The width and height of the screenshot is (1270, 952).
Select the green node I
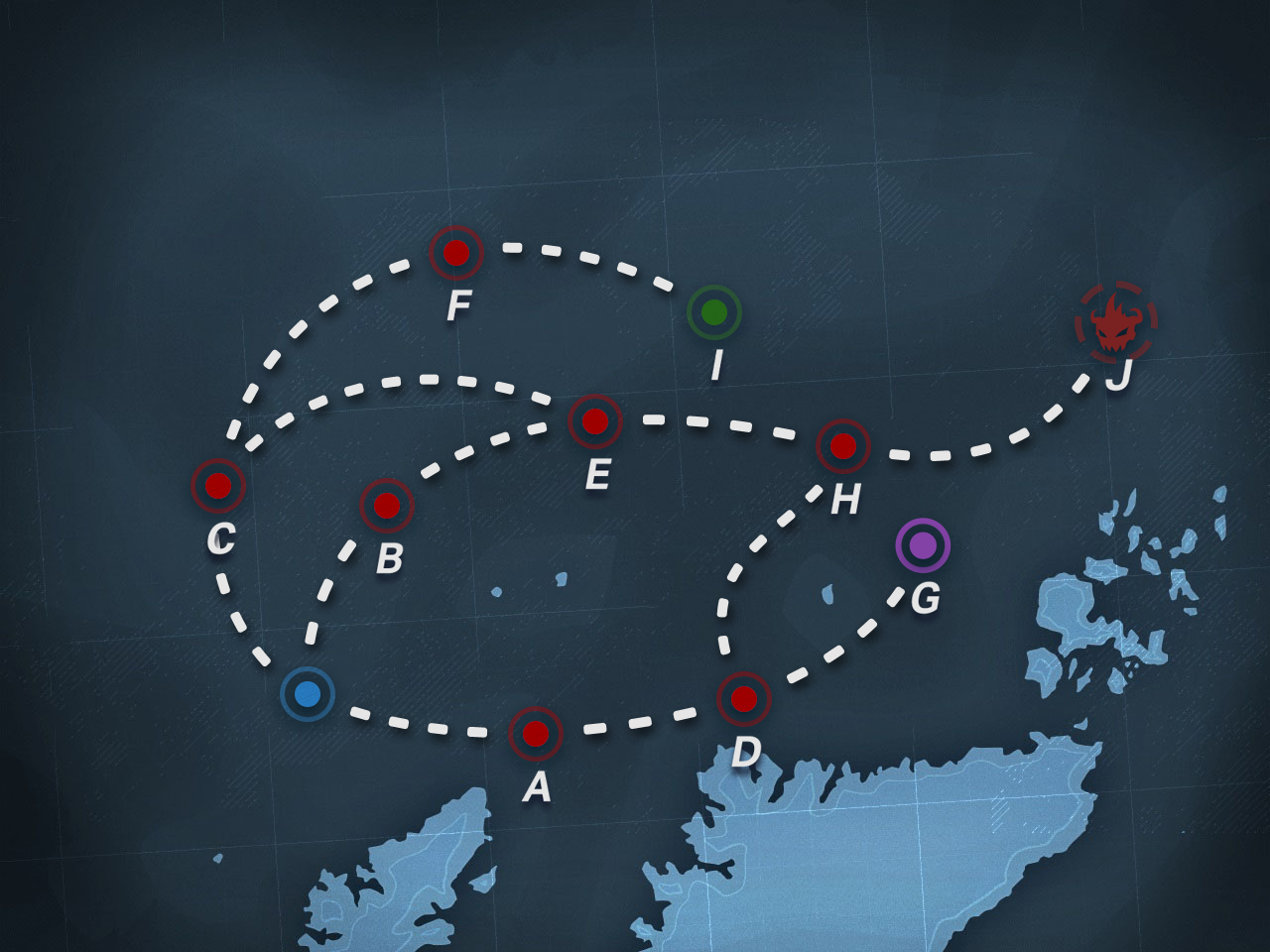tap(714, 312)
